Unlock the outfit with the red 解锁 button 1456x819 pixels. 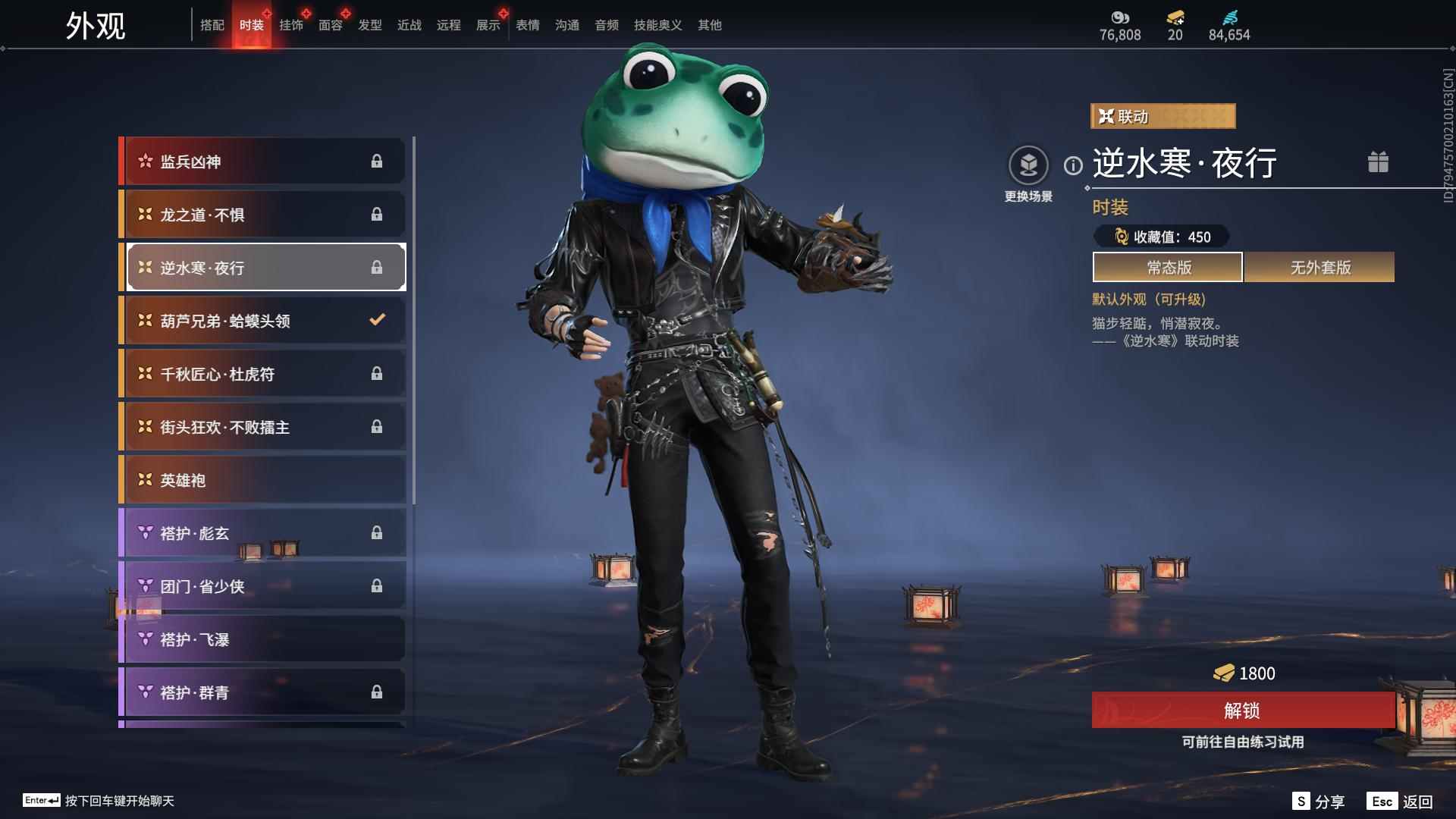1242,711
